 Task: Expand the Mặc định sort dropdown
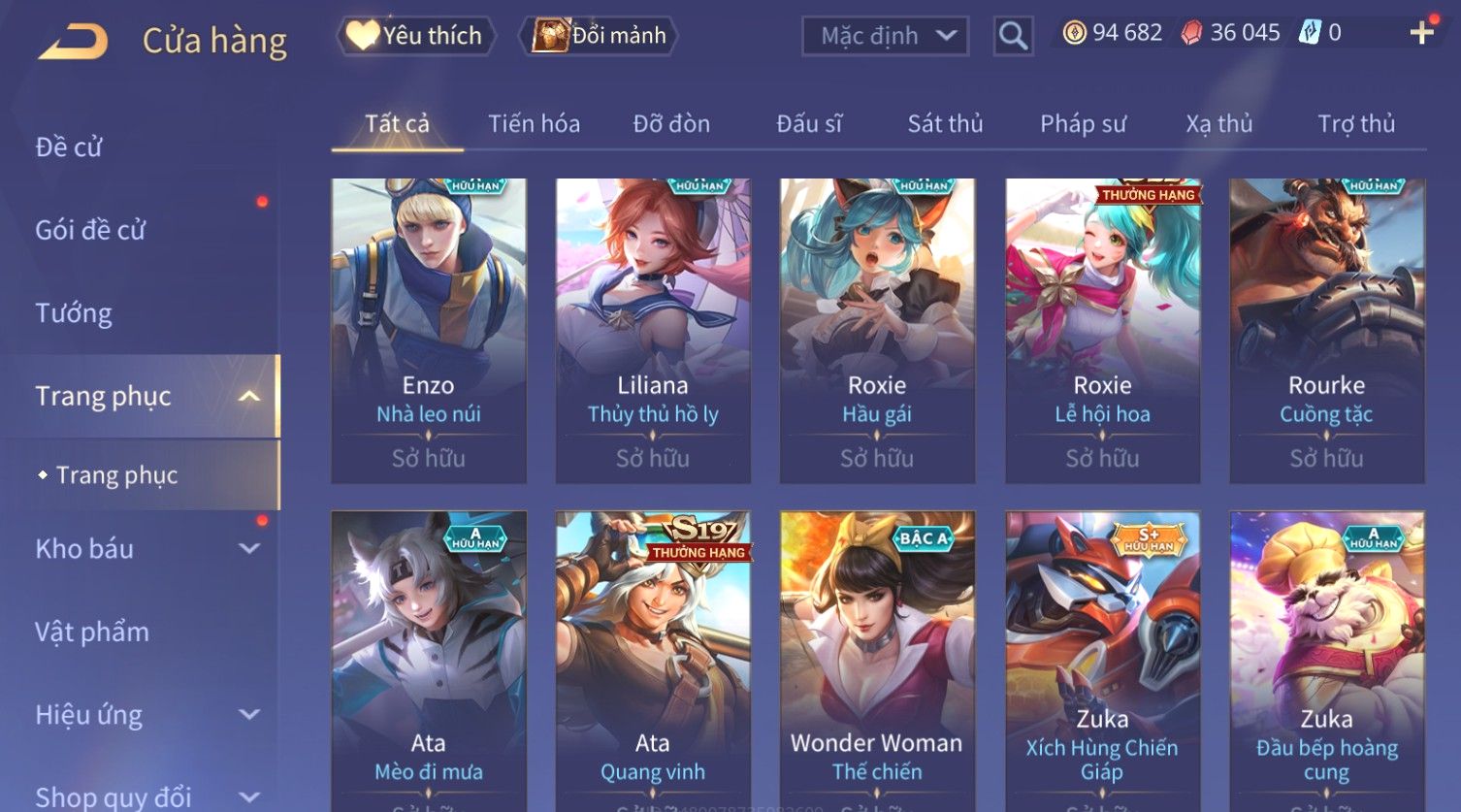[x=885, y=36]
